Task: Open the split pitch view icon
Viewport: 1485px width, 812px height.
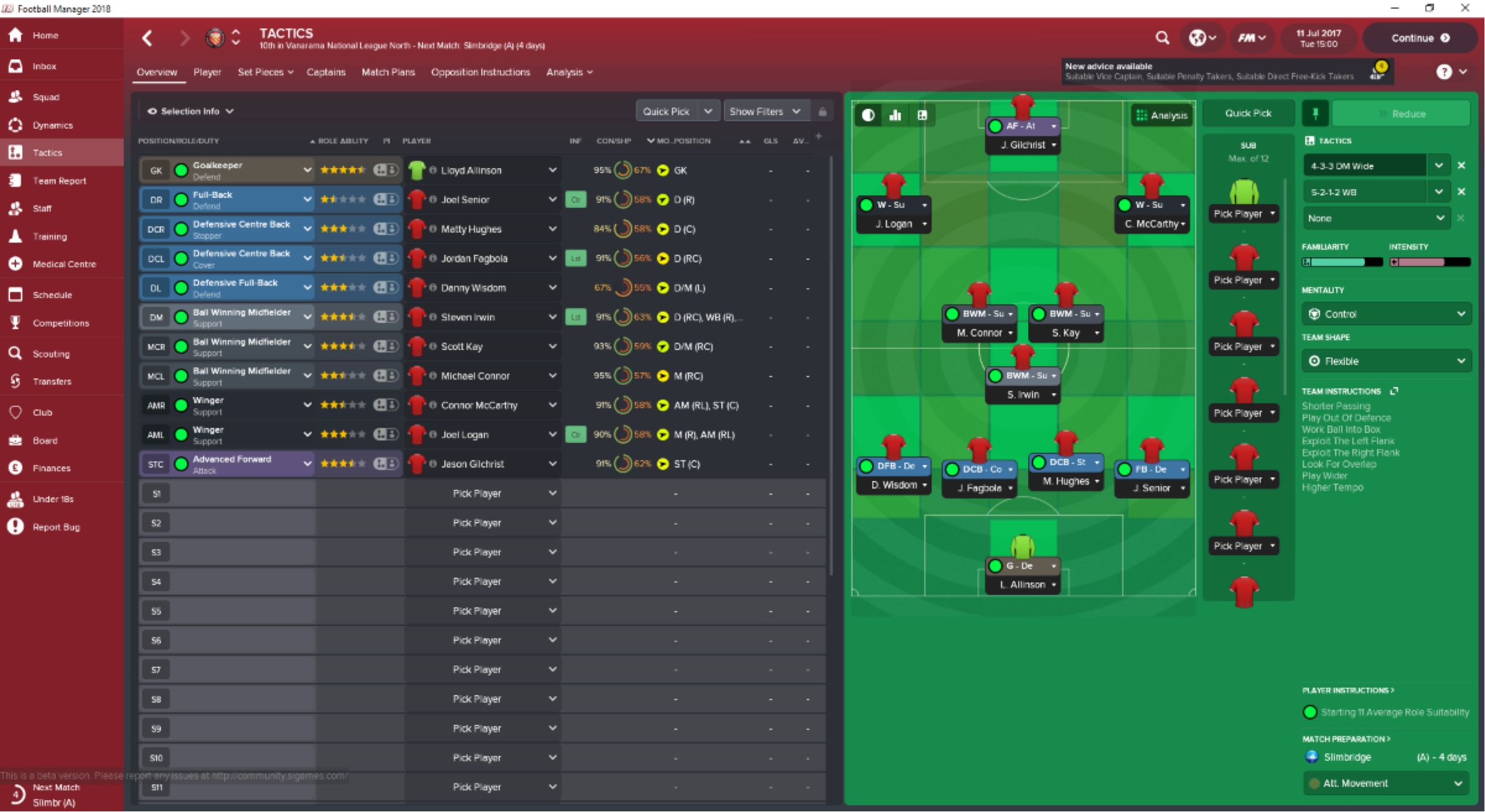Action: click(x=923, y=115)
